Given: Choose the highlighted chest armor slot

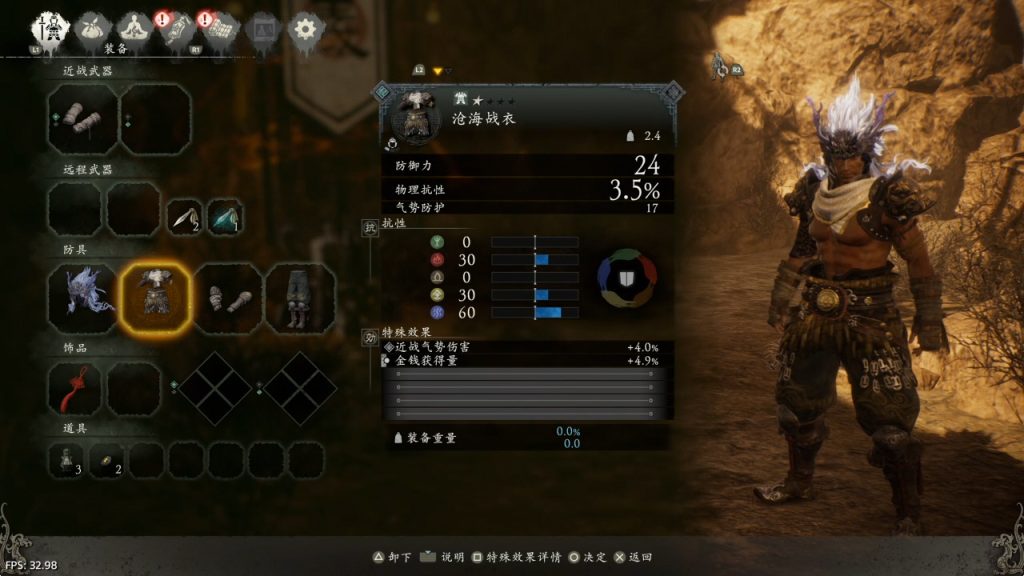Looking at the screenshot, I should (155, 298).
